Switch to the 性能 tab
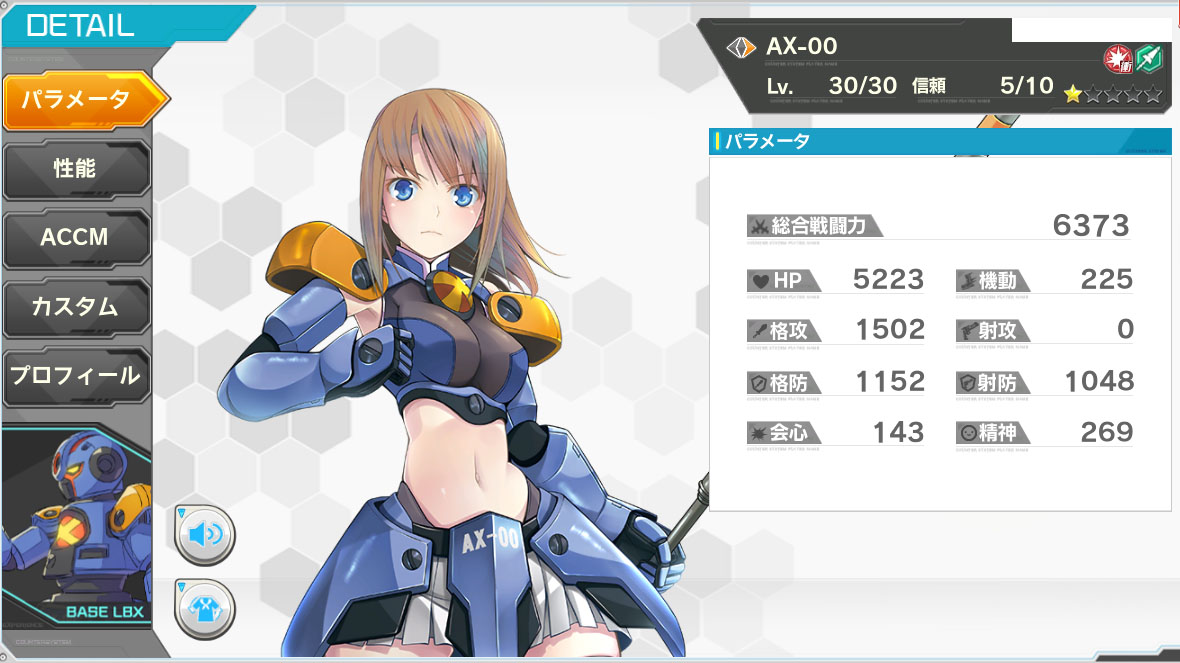 [76, 169]
